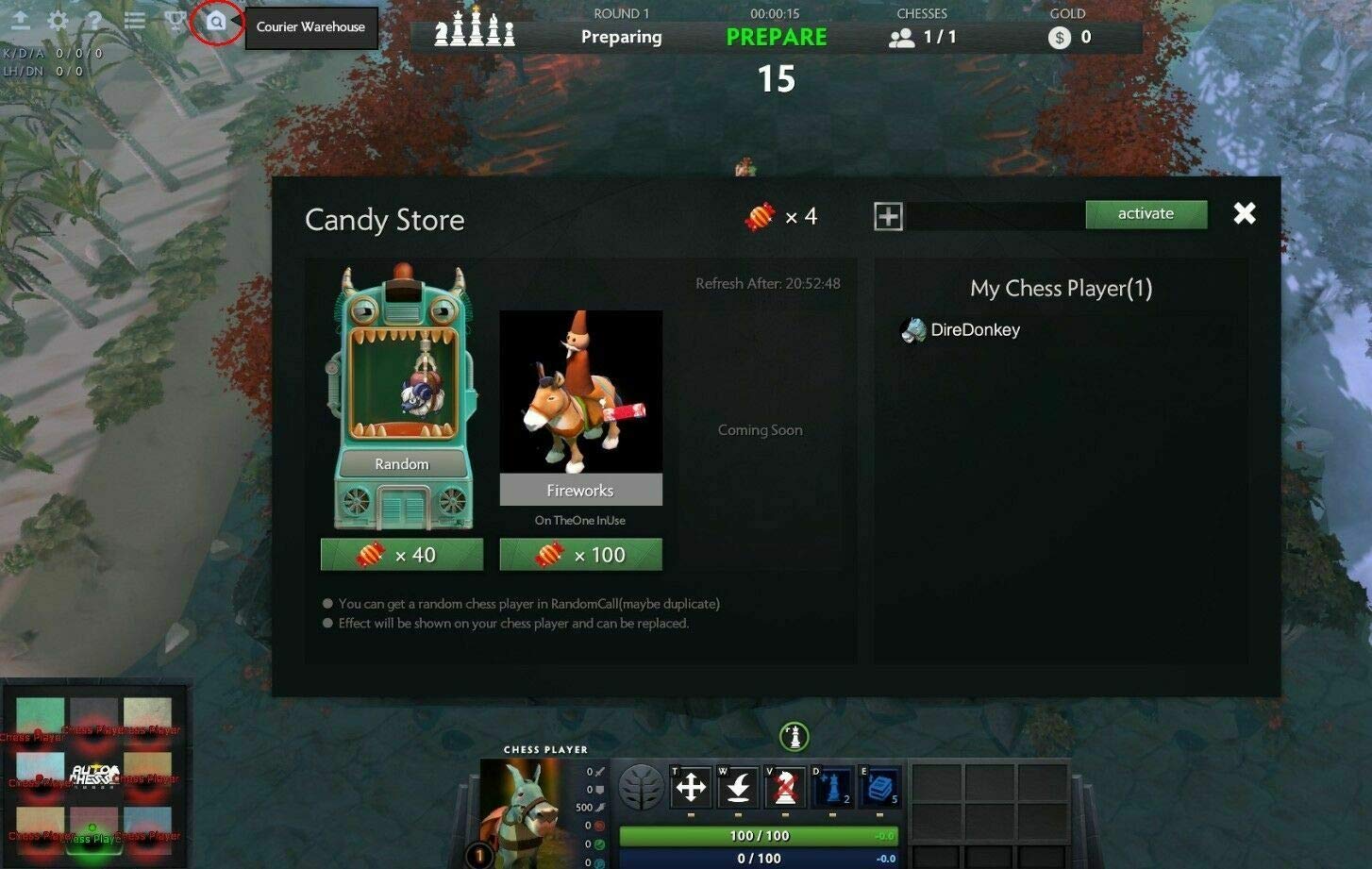Viewport: 1372px width, 869px height.
Task: Open the settings gear icon
Action: coord(59,21)
